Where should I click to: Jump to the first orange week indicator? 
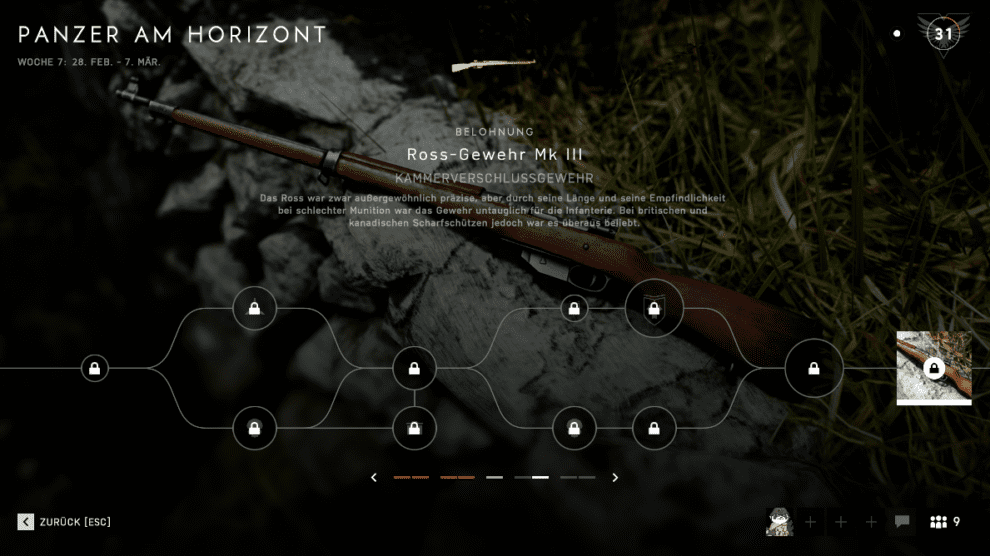click(411, 478)
